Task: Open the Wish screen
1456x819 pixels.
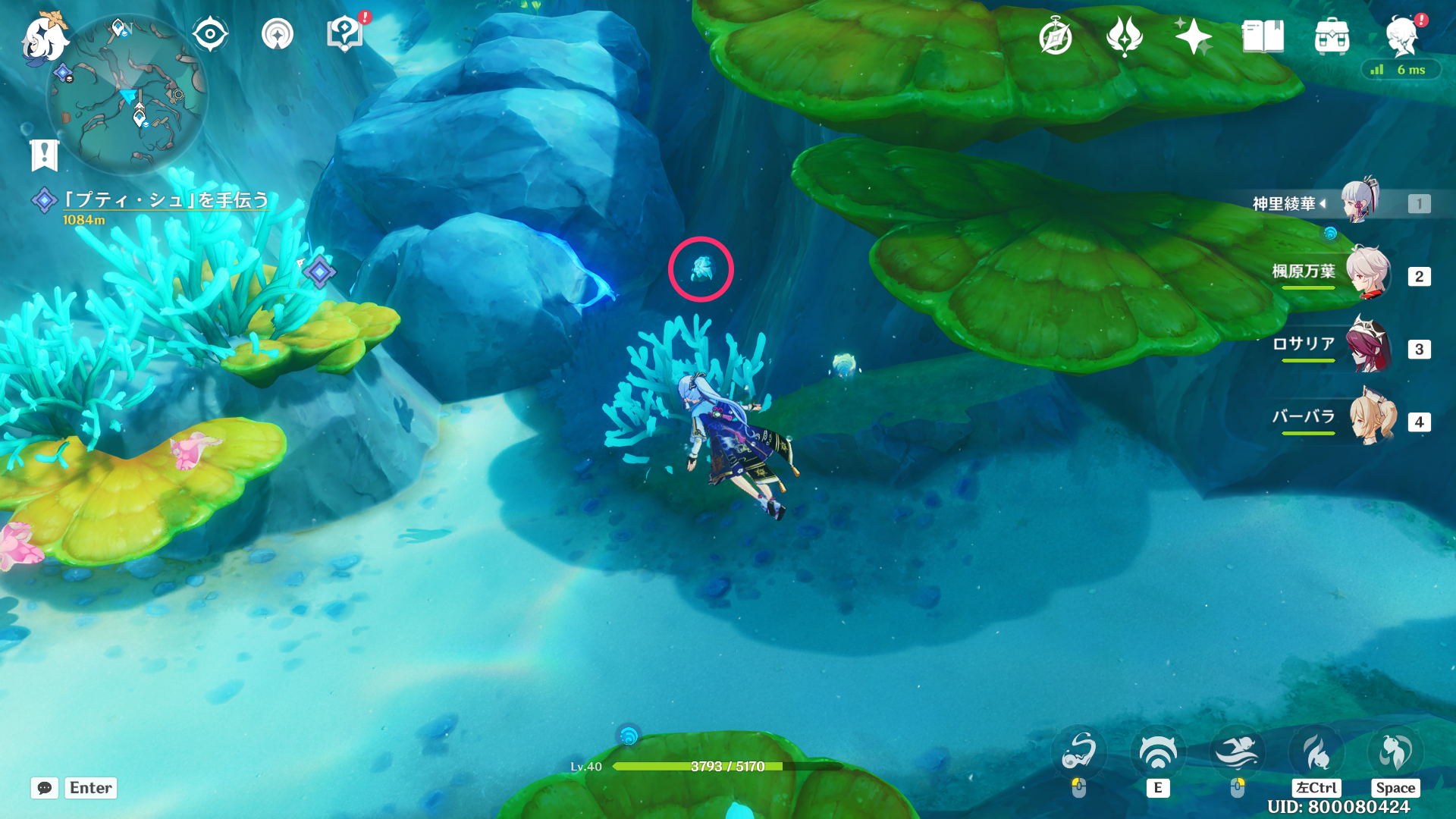Action: (x=1125, y=34)
